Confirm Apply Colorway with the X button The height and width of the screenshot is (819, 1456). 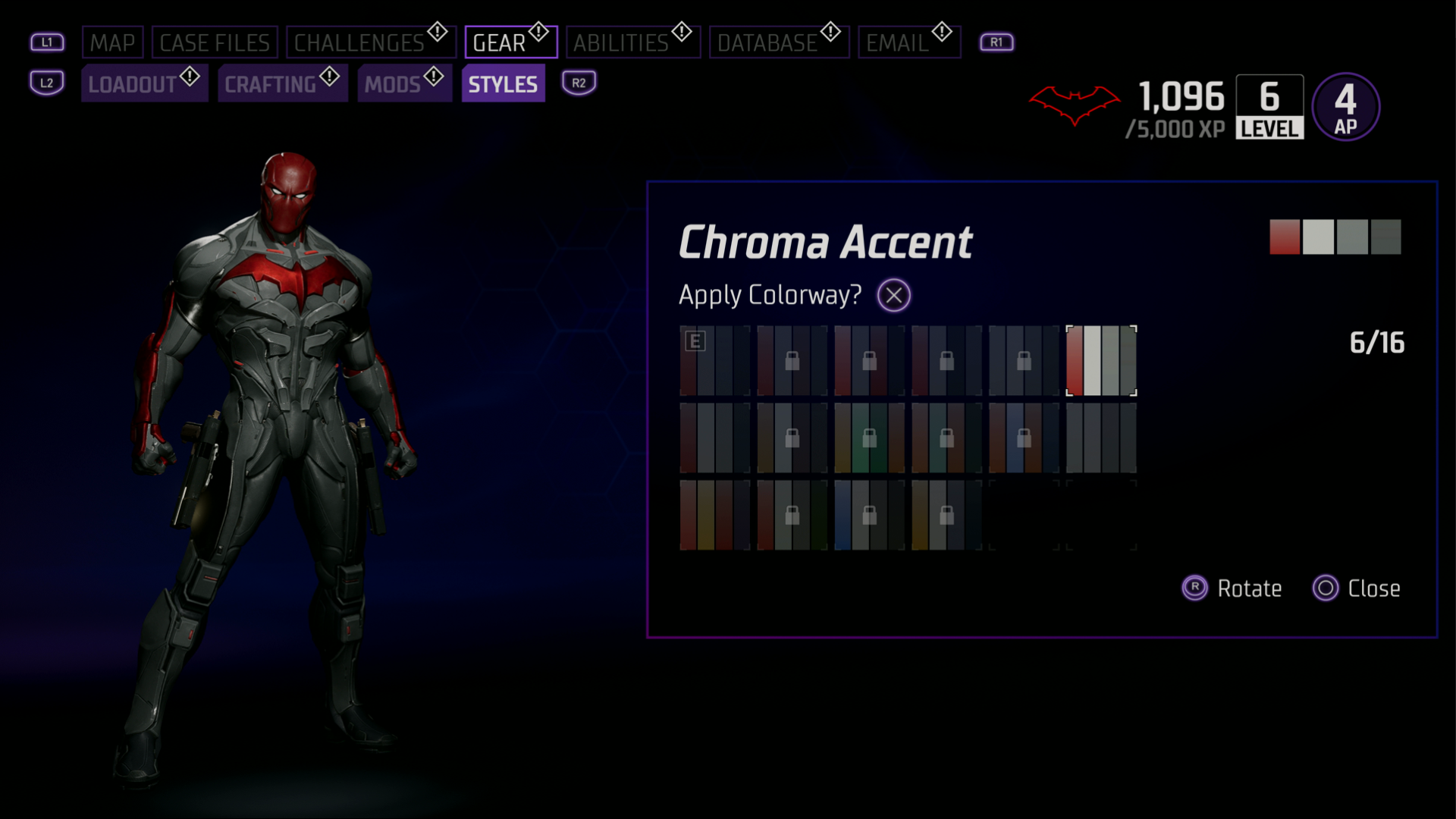click(893, 295)
